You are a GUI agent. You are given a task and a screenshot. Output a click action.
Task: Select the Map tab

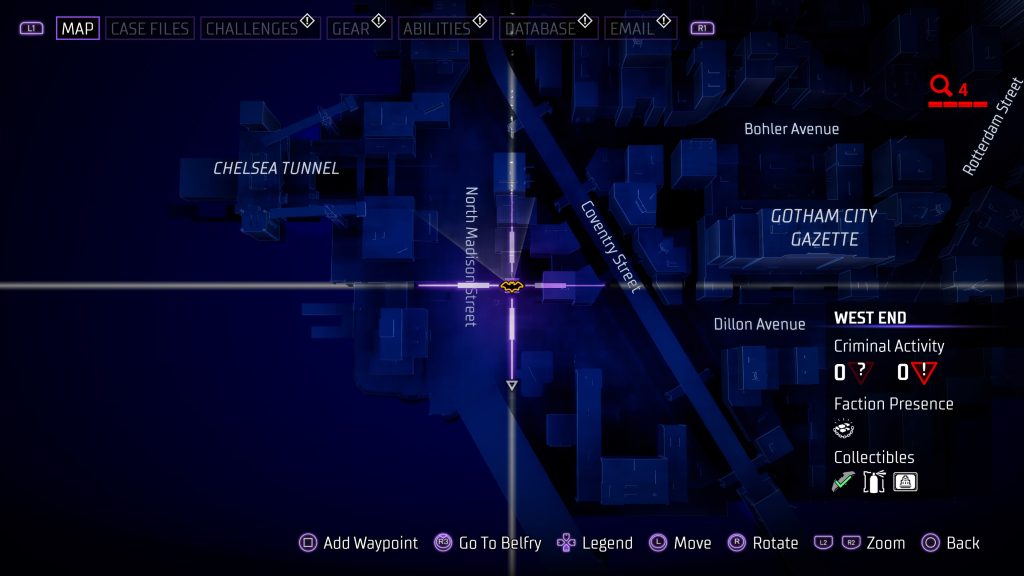(x=77, y=29)
